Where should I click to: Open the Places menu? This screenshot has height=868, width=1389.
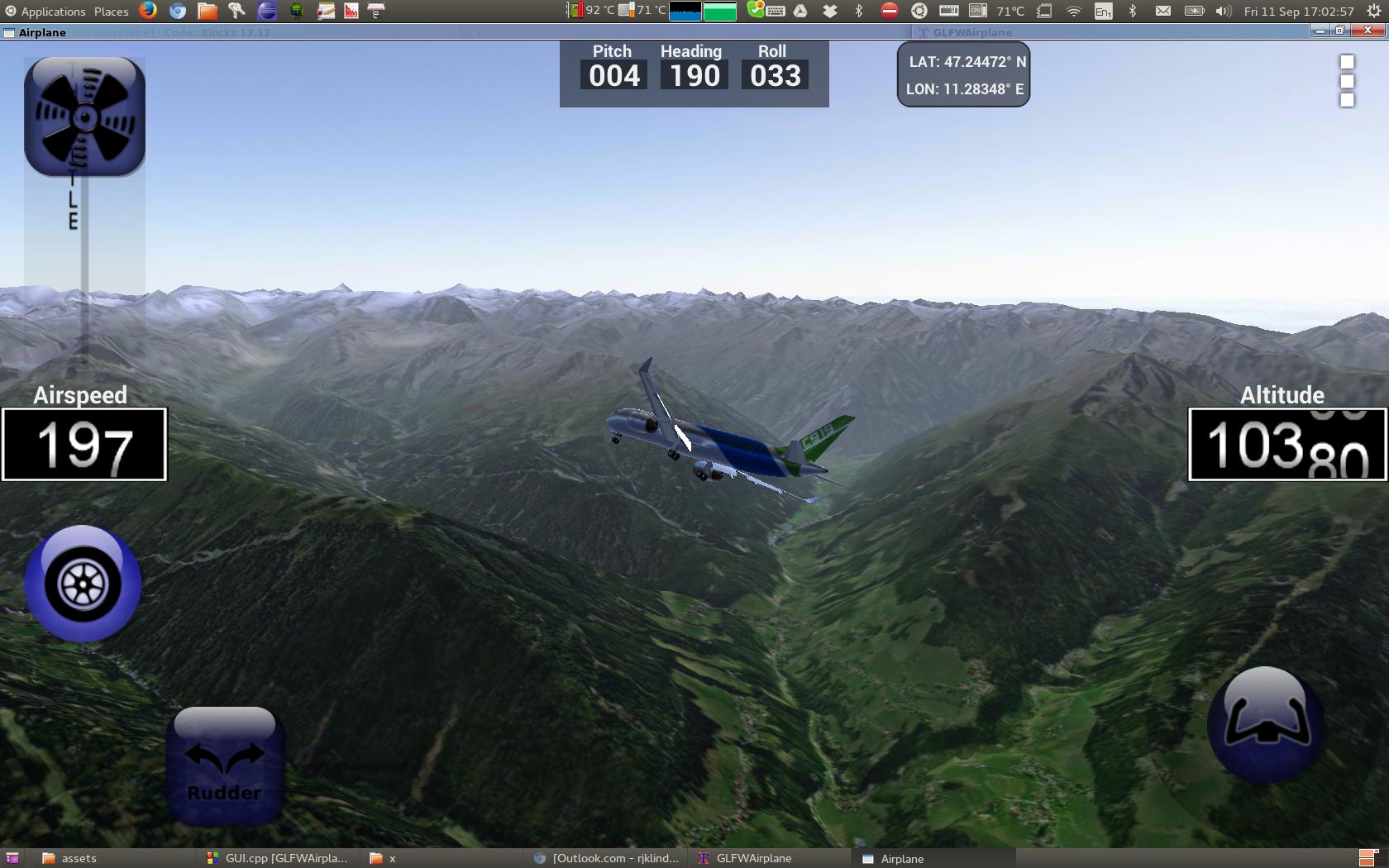[x=110, y=11]
